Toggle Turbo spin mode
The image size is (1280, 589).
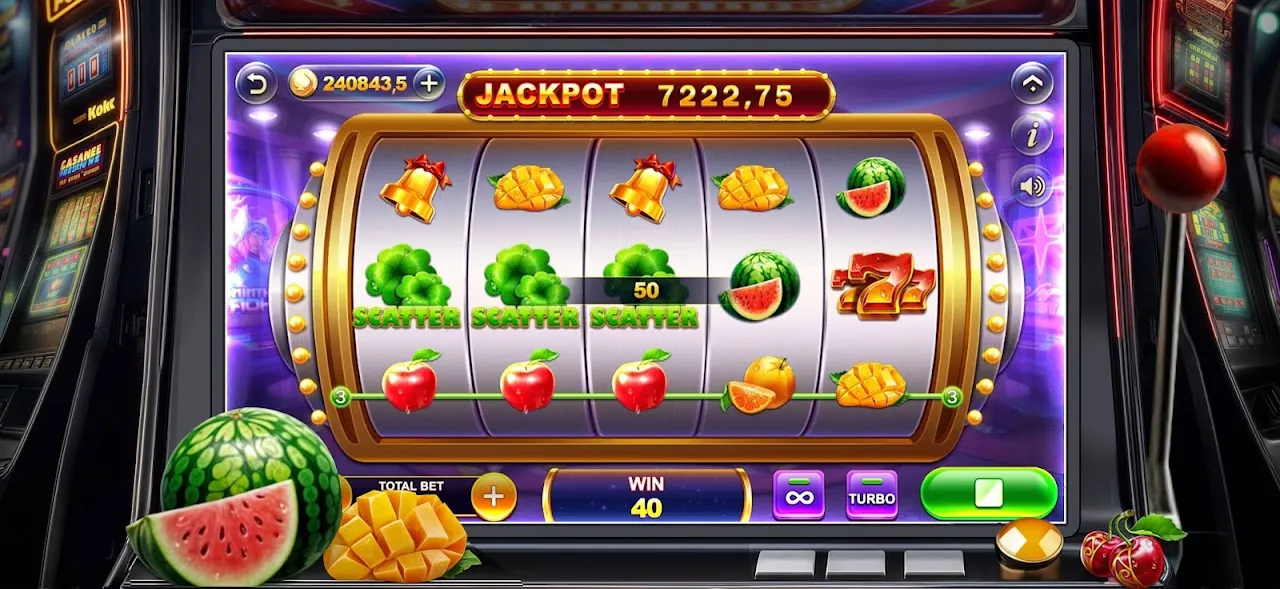tap(871, 495)
